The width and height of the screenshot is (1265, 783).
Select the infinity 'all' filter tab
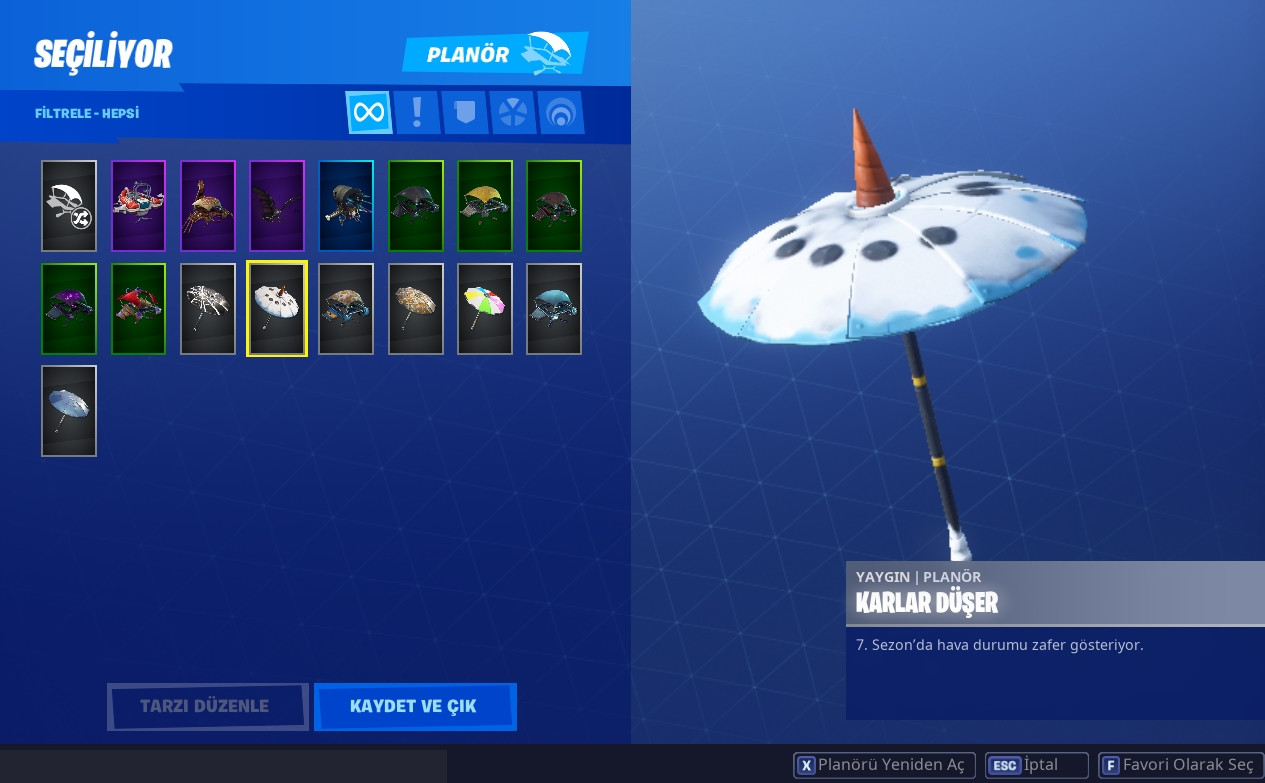368,112
